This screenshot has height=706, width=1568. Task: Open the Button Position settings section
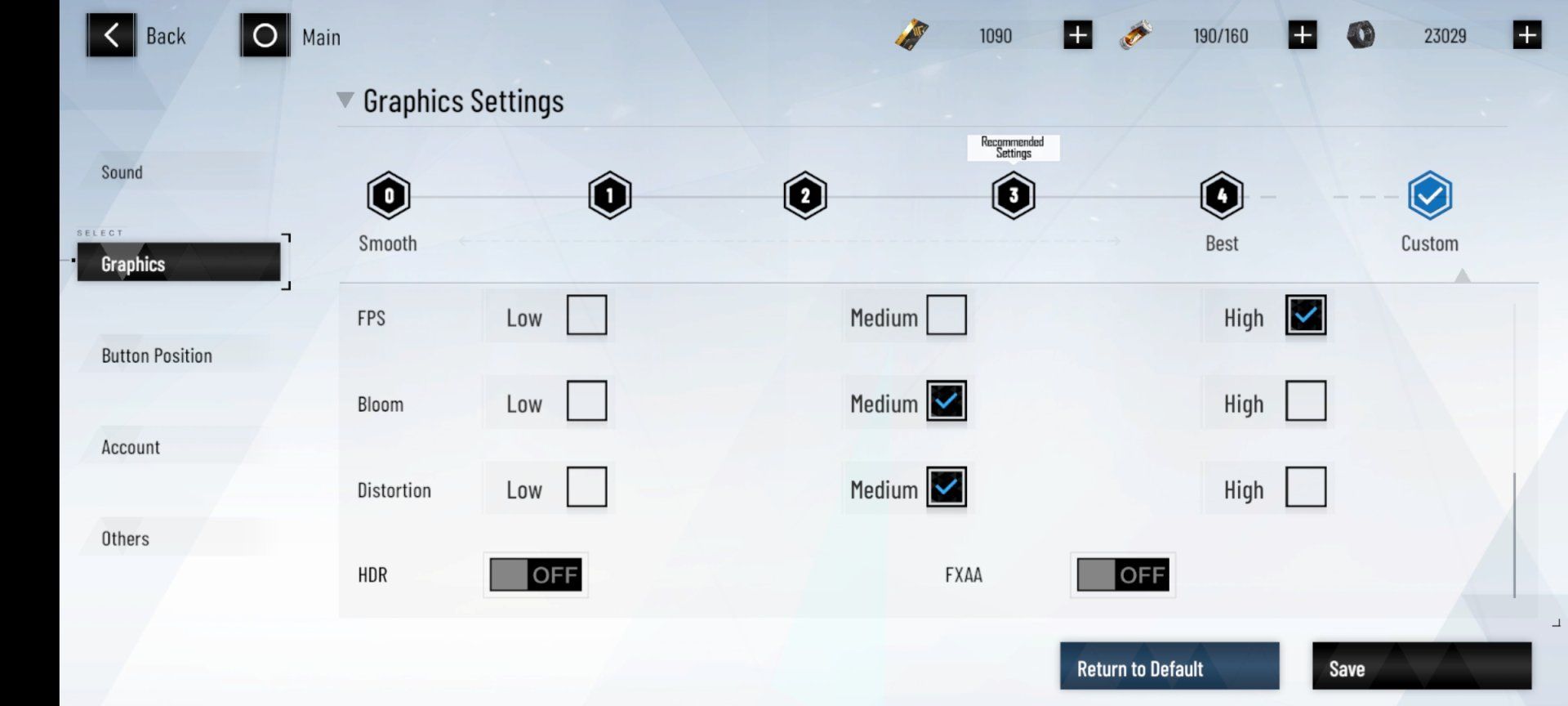click(155, 355)
